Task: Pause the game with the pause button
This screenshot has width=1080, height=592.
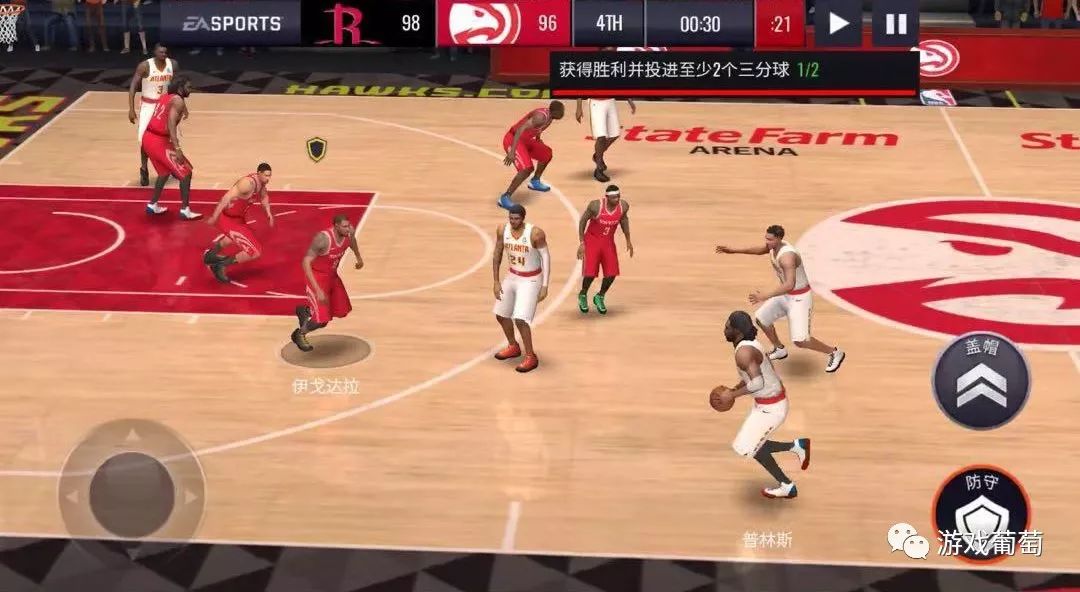Action: point(896,23)
